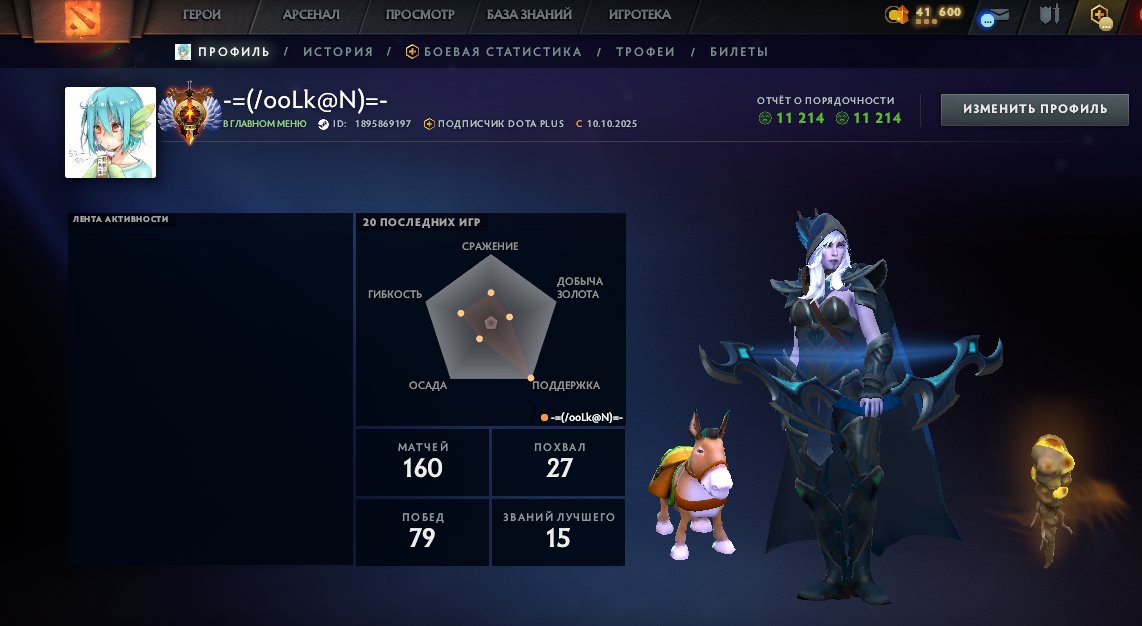This screenshot has height=626, width=1142.
Task: Show the Трофеи tab
Action: tap(645, 52)
